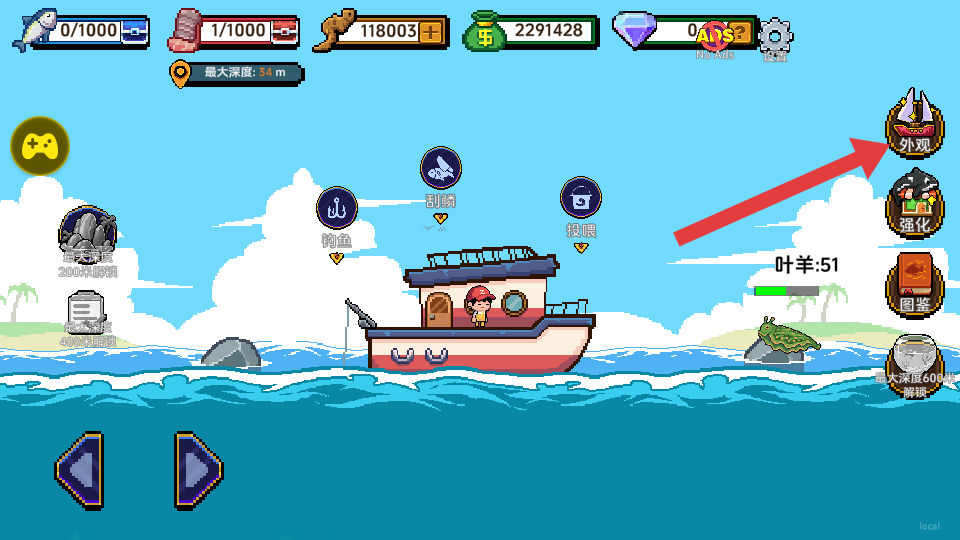Screen dimensions: 960x540
Task: Open settings with the gear icon
Action: pos(775,37)
